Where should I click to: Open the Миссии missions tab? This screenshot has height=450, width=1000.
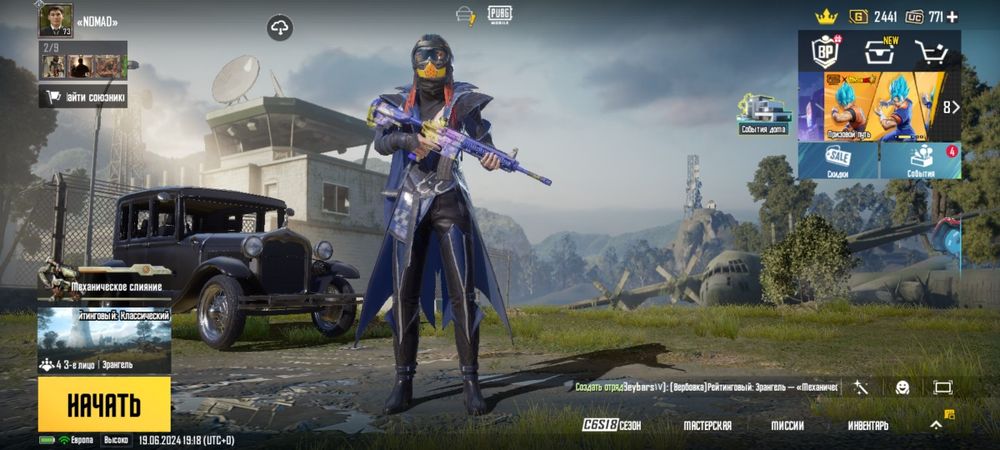coord(787,425)
